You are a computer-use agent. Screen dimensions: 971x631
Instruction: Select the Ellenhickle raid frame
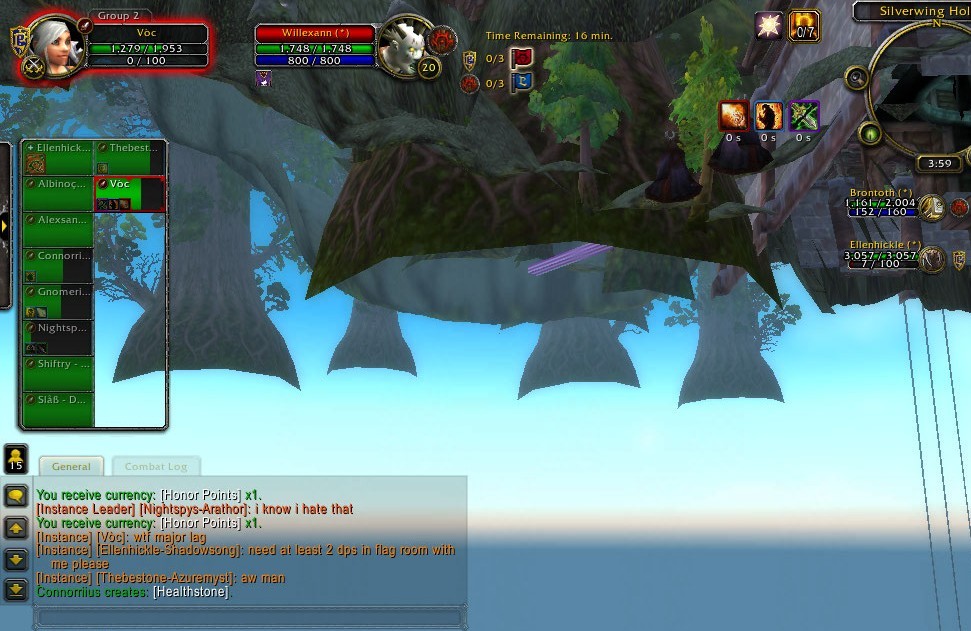pyautogui.click(x=58, y=157)
